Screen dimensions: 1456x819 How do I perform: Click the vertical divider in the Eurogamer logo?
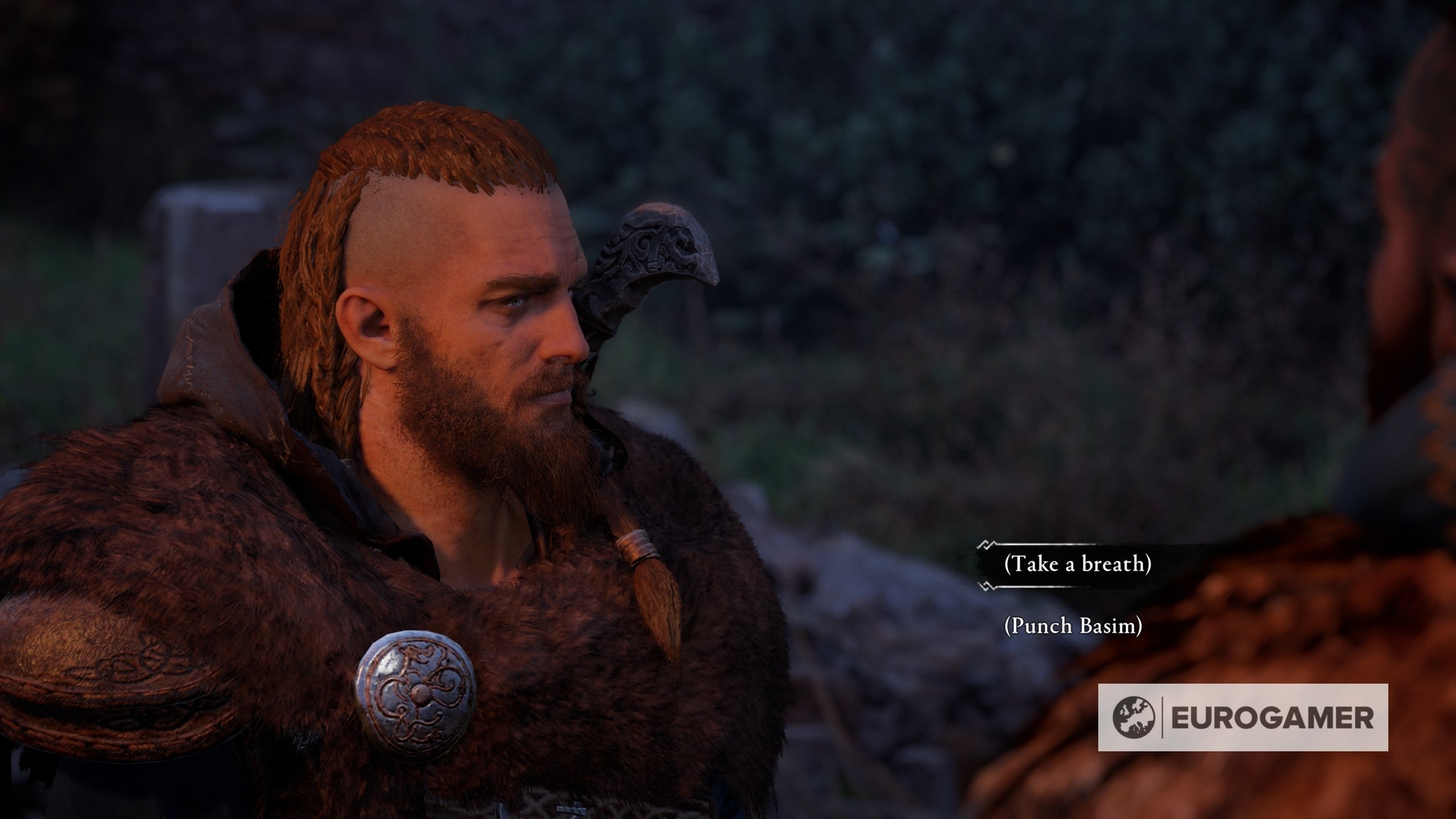pyautogui.click(x=1163, y=718)
